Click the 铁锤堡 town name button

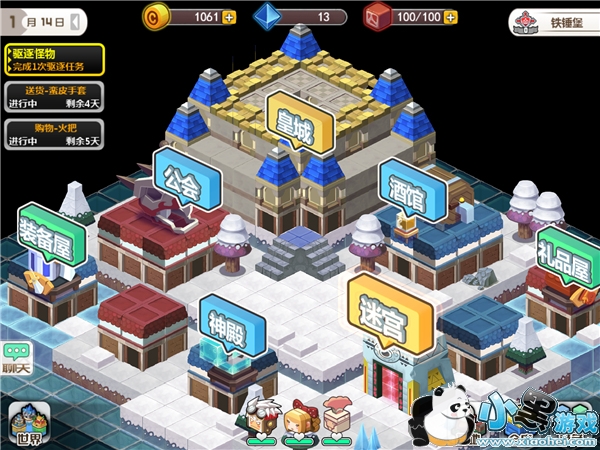pyautogui.click(x=549, y=19)
